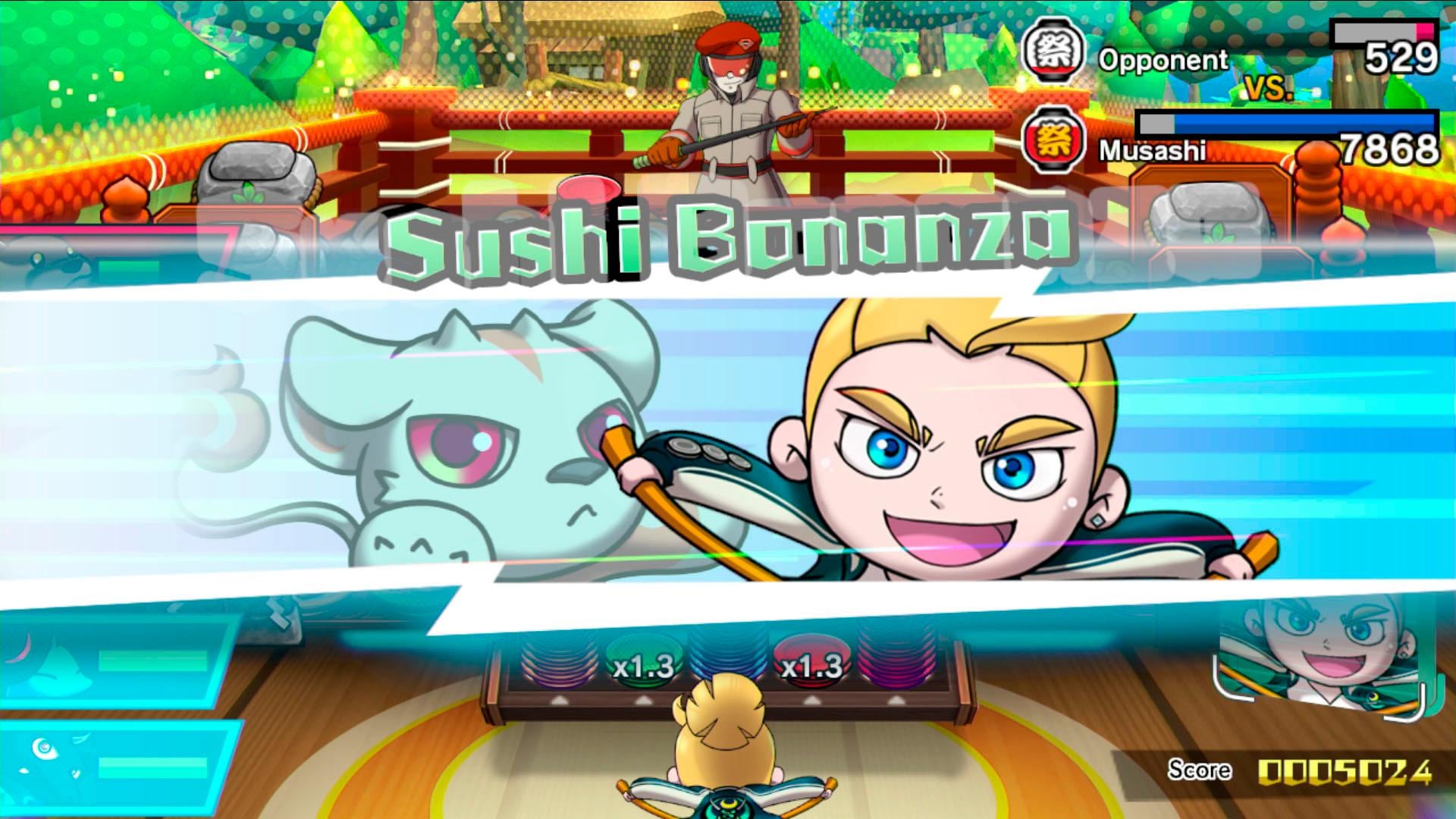Tap the green x1.3 plate stack
Screen dimensions: 1456x819
click(x=642, y=666)
